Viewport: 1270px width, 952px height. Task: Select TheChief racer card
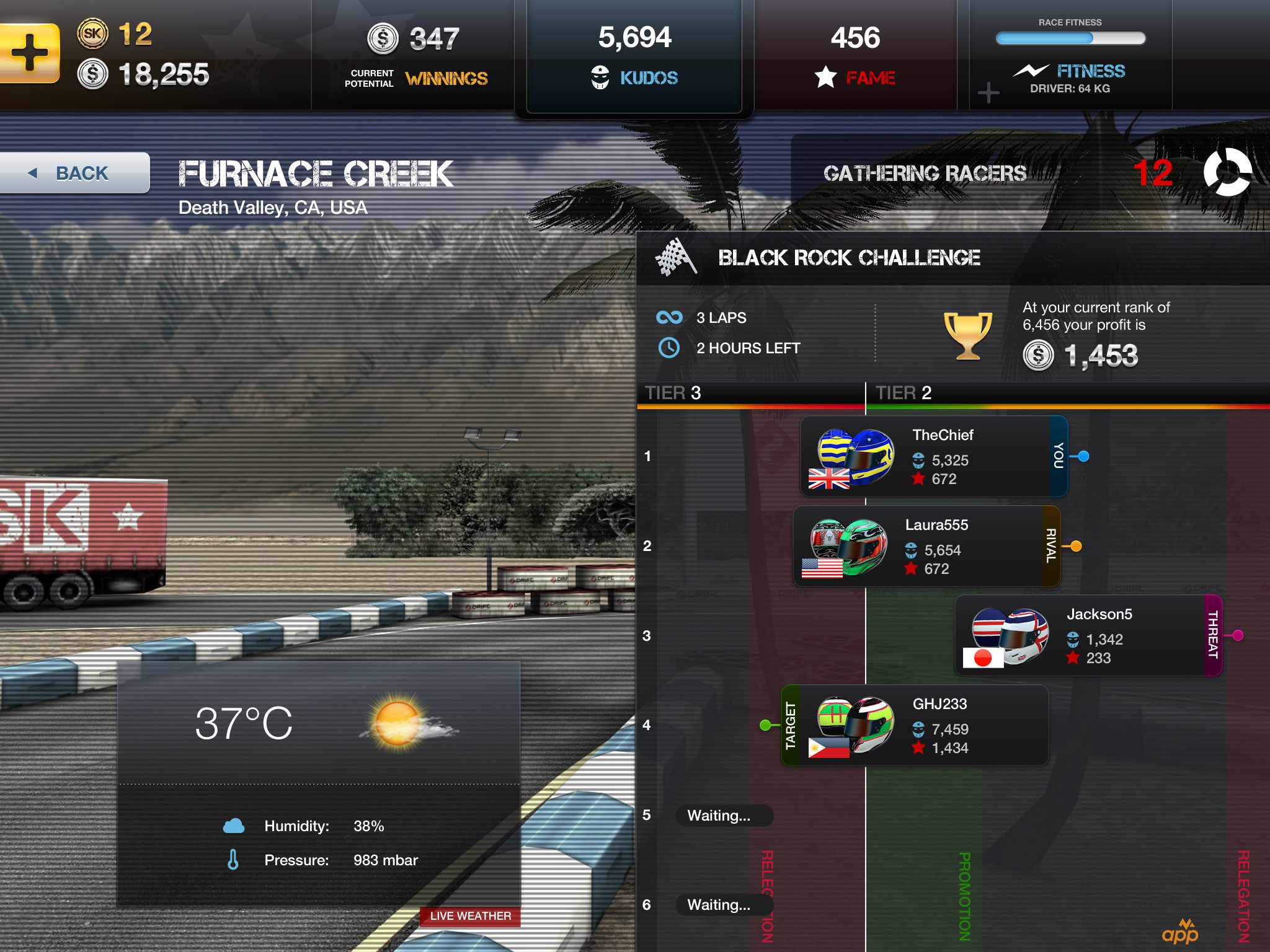pos(933,457)
